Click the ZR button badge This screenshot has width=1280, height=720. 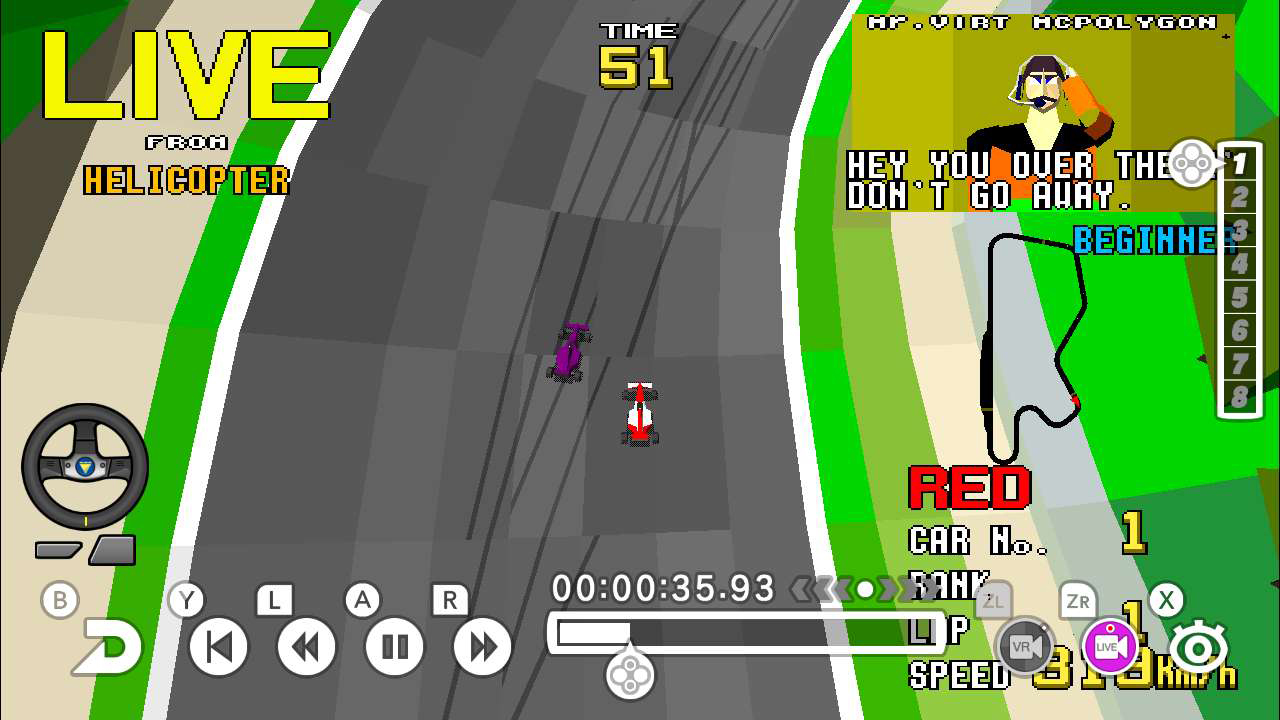pyautogui.click(x=1080, y=601)
